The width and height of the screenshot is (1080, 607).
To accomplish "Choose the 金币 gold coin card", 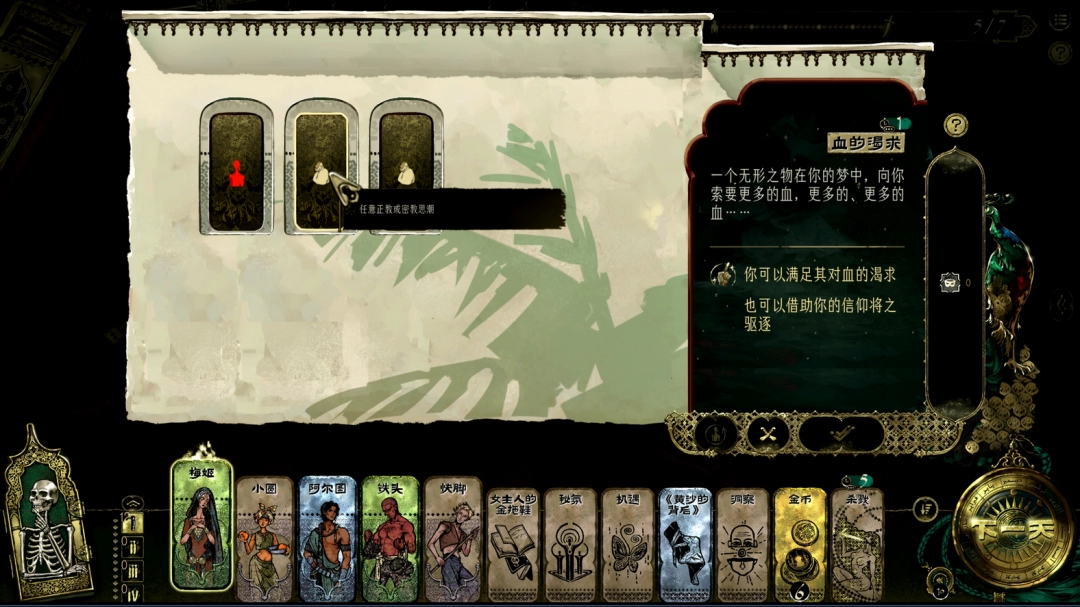I will click(800, 546).
